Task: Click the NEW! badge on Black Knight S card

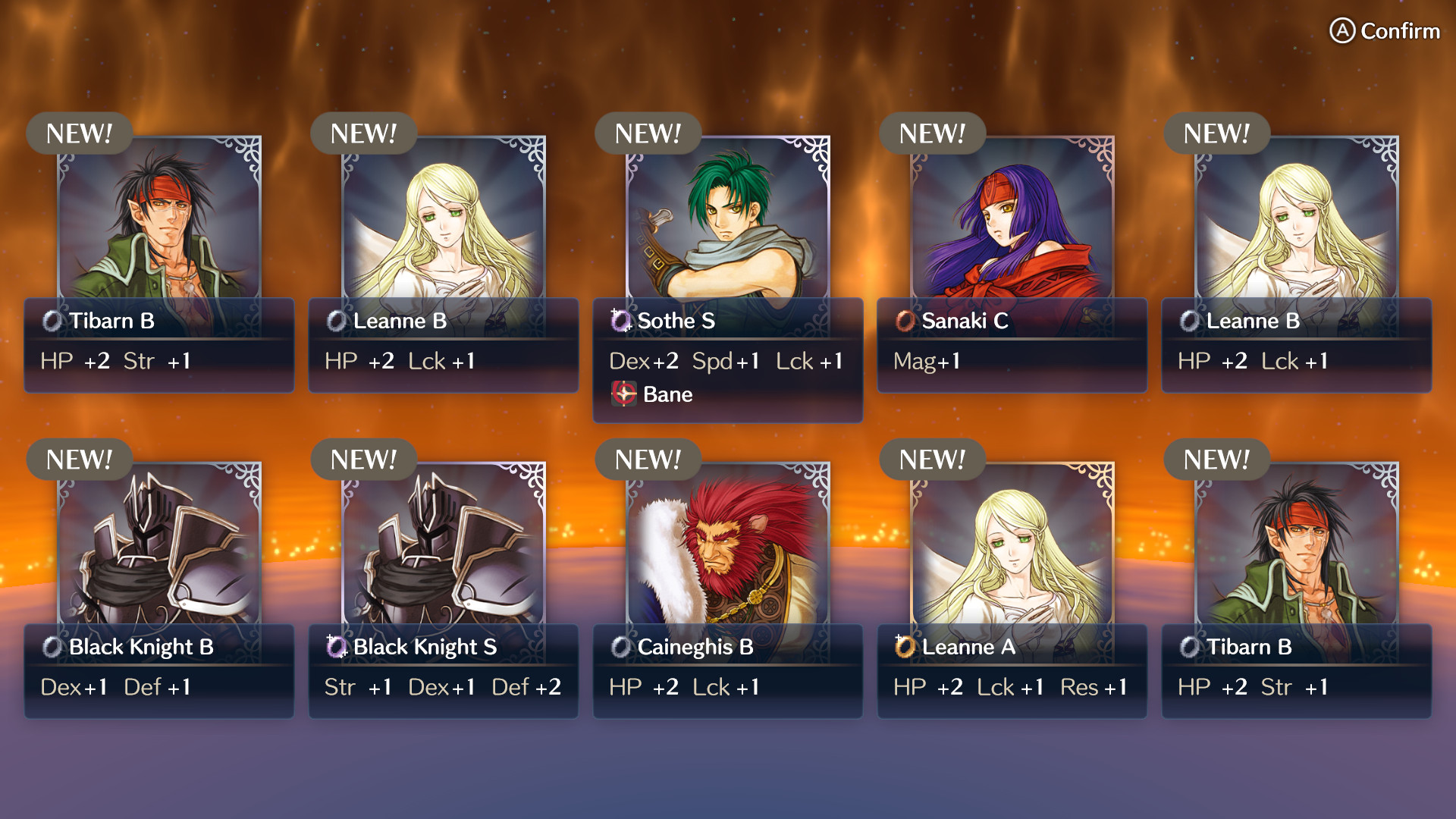Action: coord(363,460)
